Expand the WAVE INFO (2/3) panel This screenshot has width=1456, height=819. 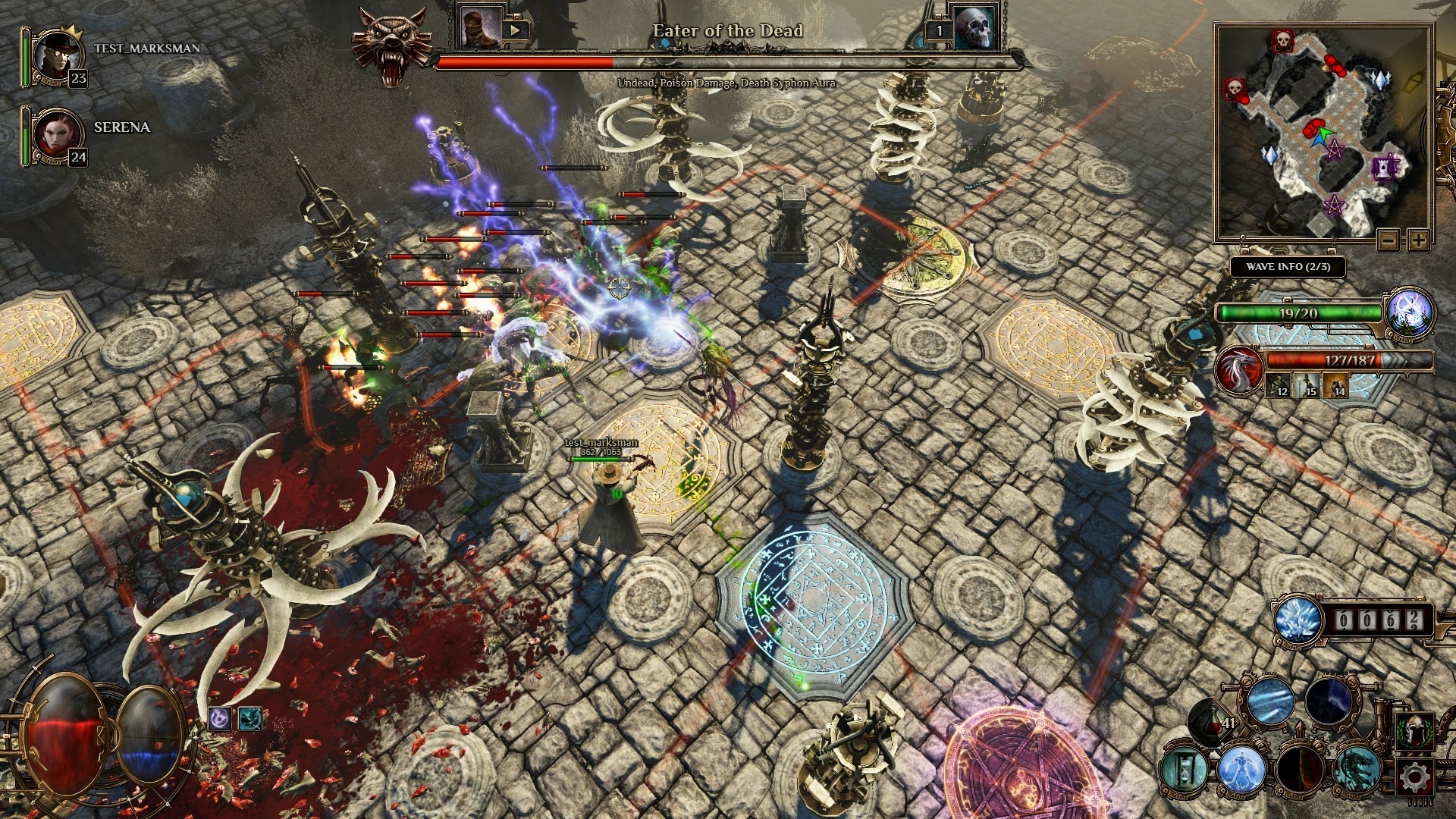[x=1289, y=267]
